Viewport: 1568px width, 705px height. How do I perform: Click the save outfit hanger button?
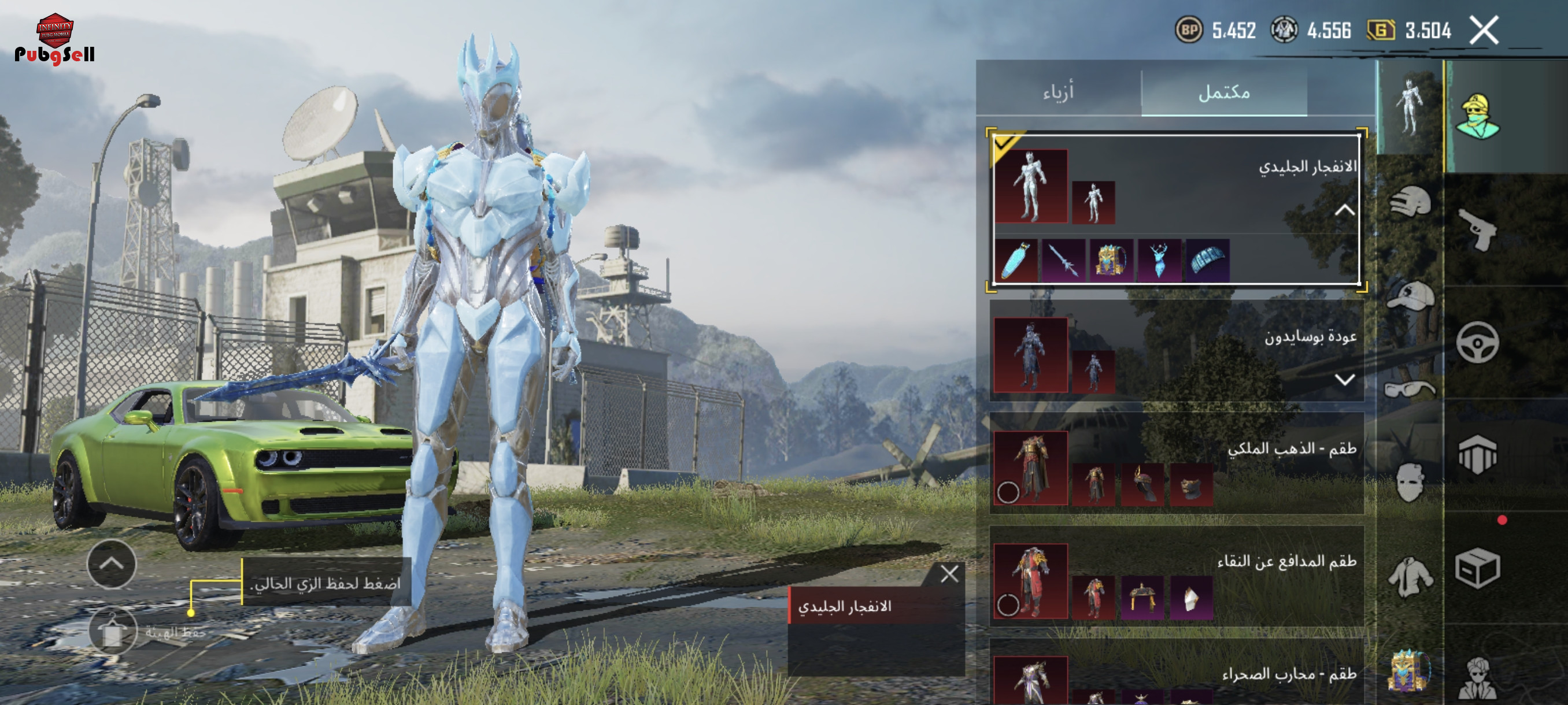click(x=113, y=631)
